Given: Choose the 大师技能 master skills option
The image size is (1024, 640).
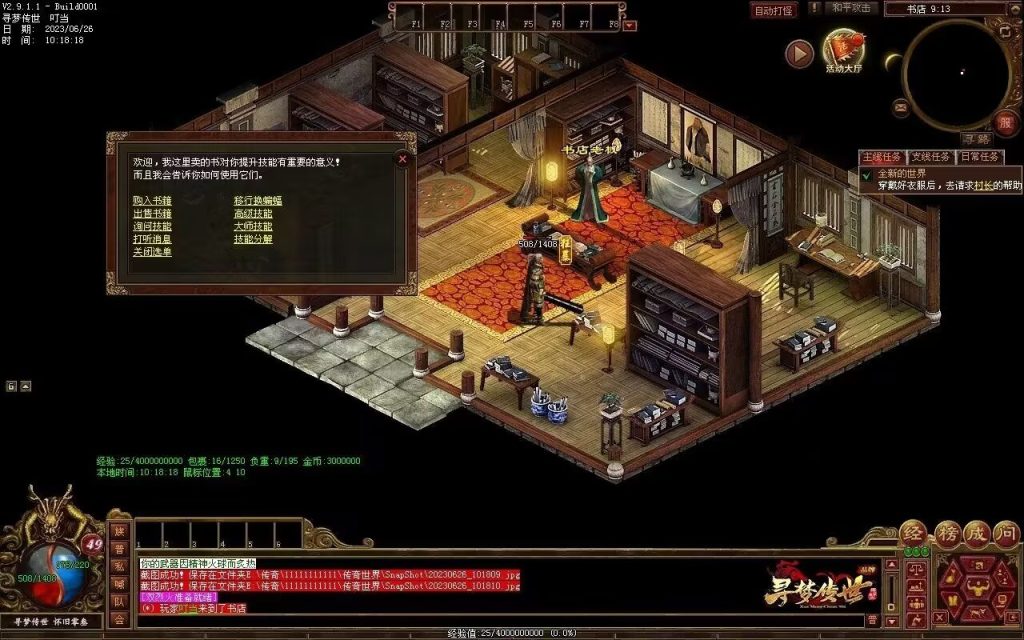Looking at the screenshot, I should coord(253,226).
